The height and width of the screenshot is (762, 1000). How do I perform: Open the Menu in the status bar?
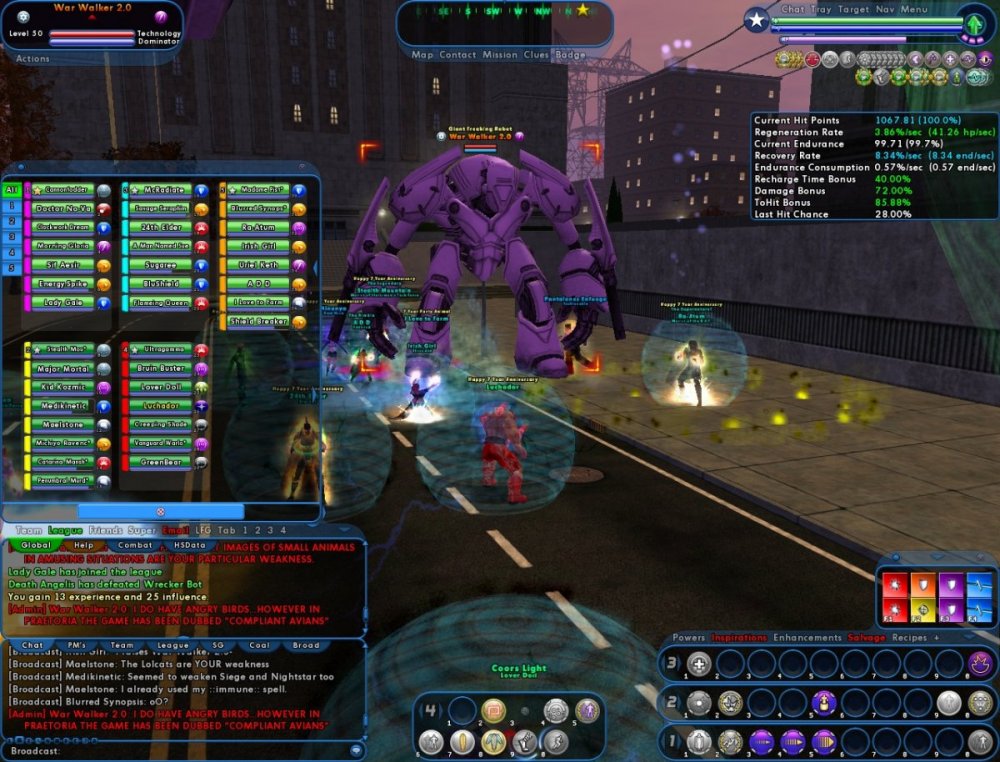[x=914, y=10]
